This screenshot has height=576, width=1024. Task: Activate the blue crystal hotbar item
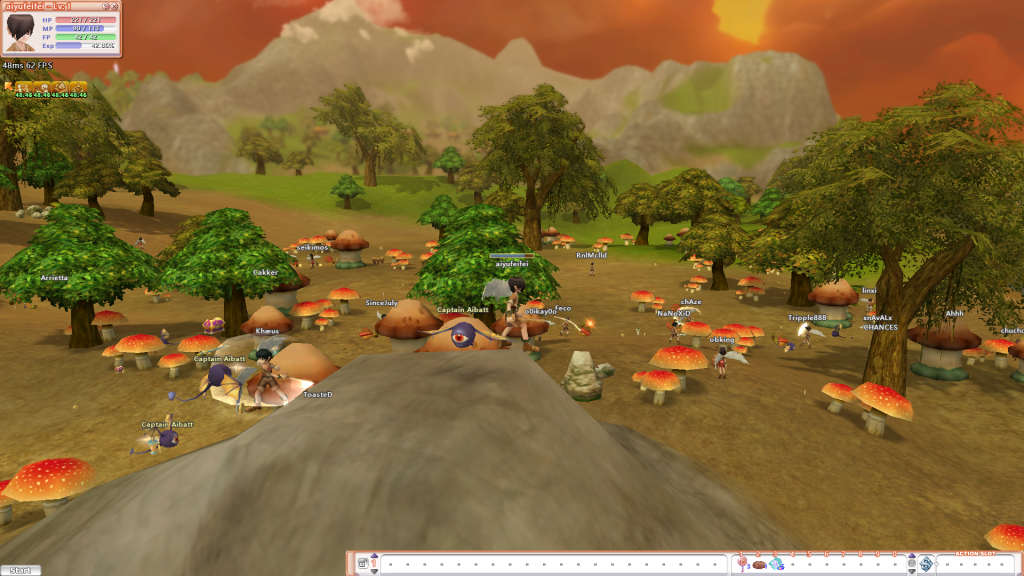(776, 565)
